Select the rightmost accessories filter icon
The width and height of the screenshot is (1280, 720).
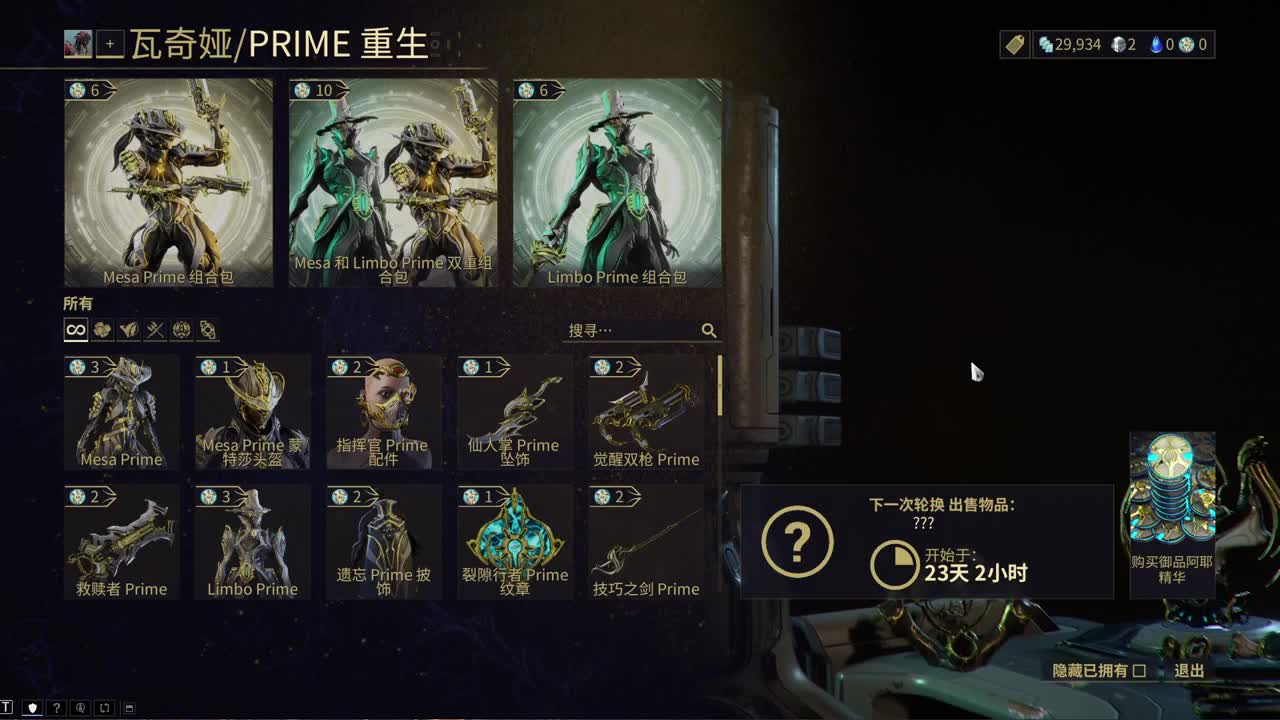coord(207,330)
